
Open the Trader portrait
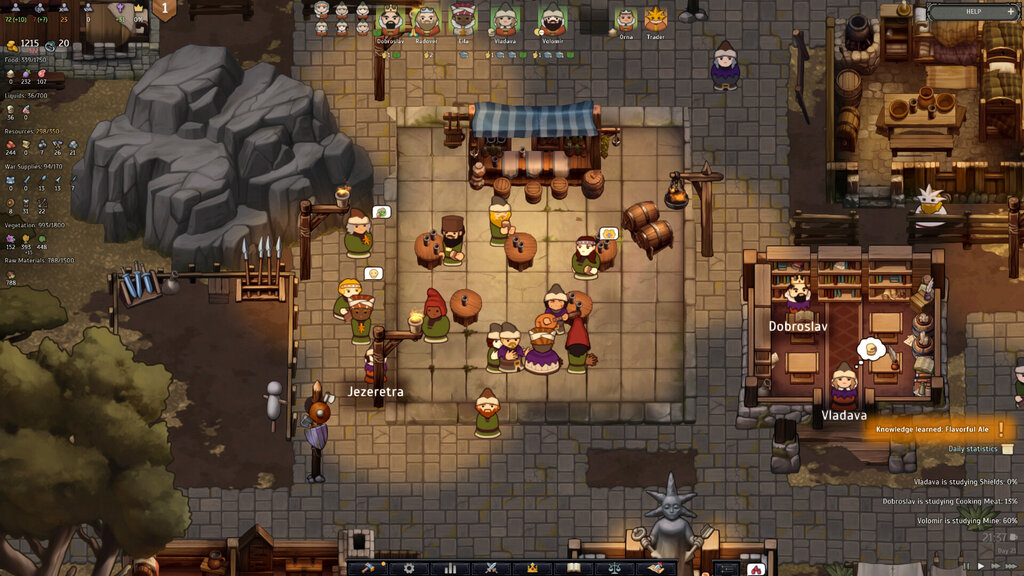655,20
